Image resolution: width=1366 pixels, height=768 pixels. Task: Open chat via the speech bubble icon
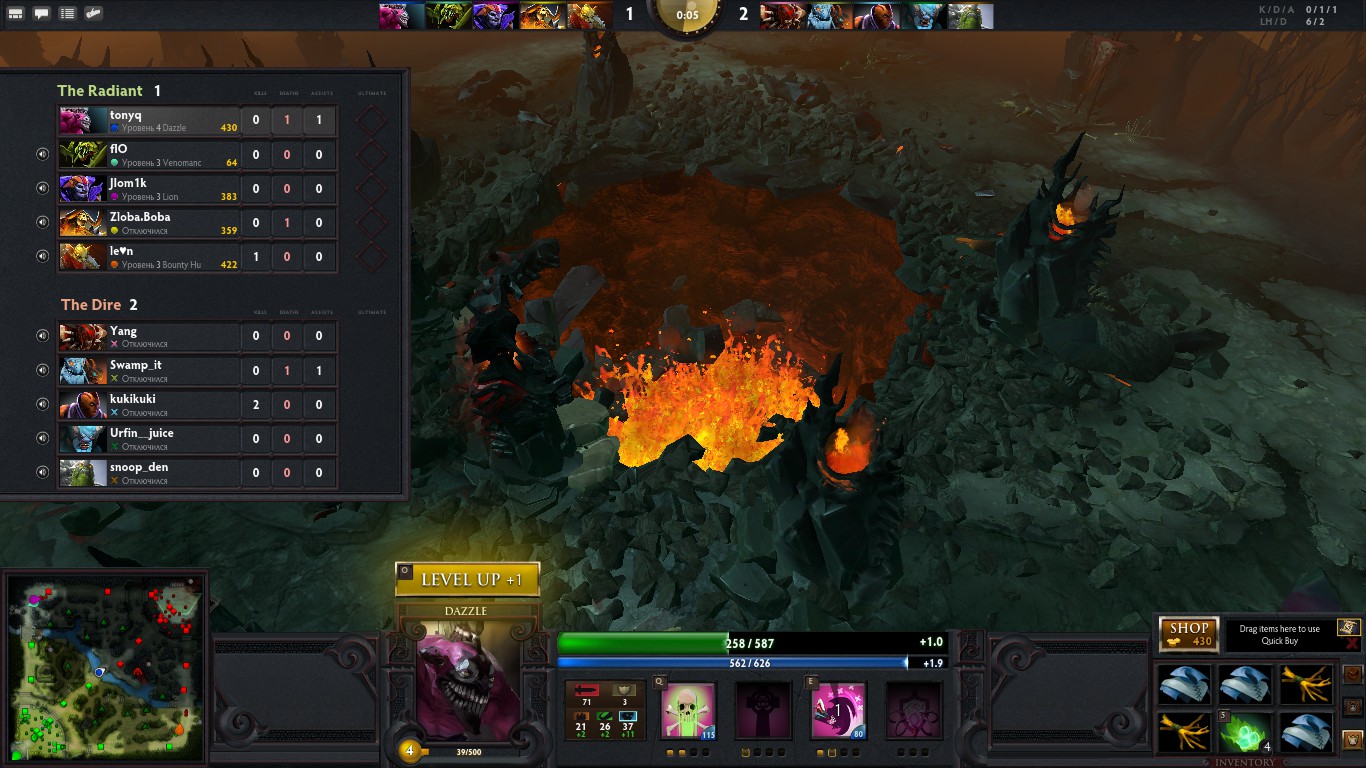[x=41, y=14]
